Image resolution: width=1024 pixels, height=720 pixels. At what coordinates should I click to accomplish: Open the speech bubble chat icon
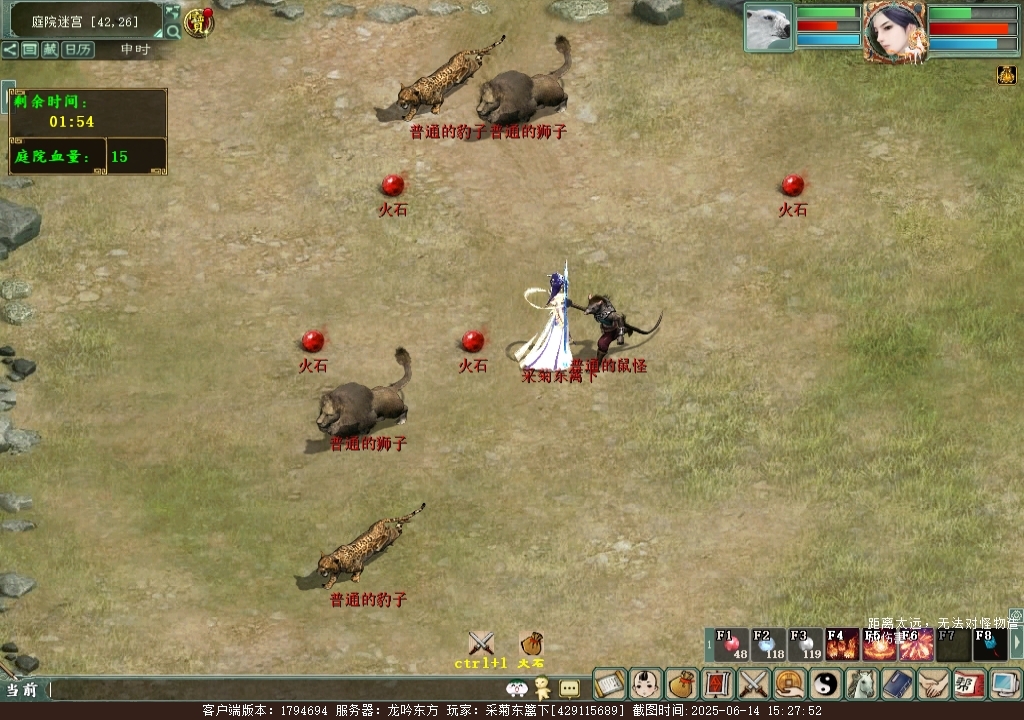coord(569,688)
